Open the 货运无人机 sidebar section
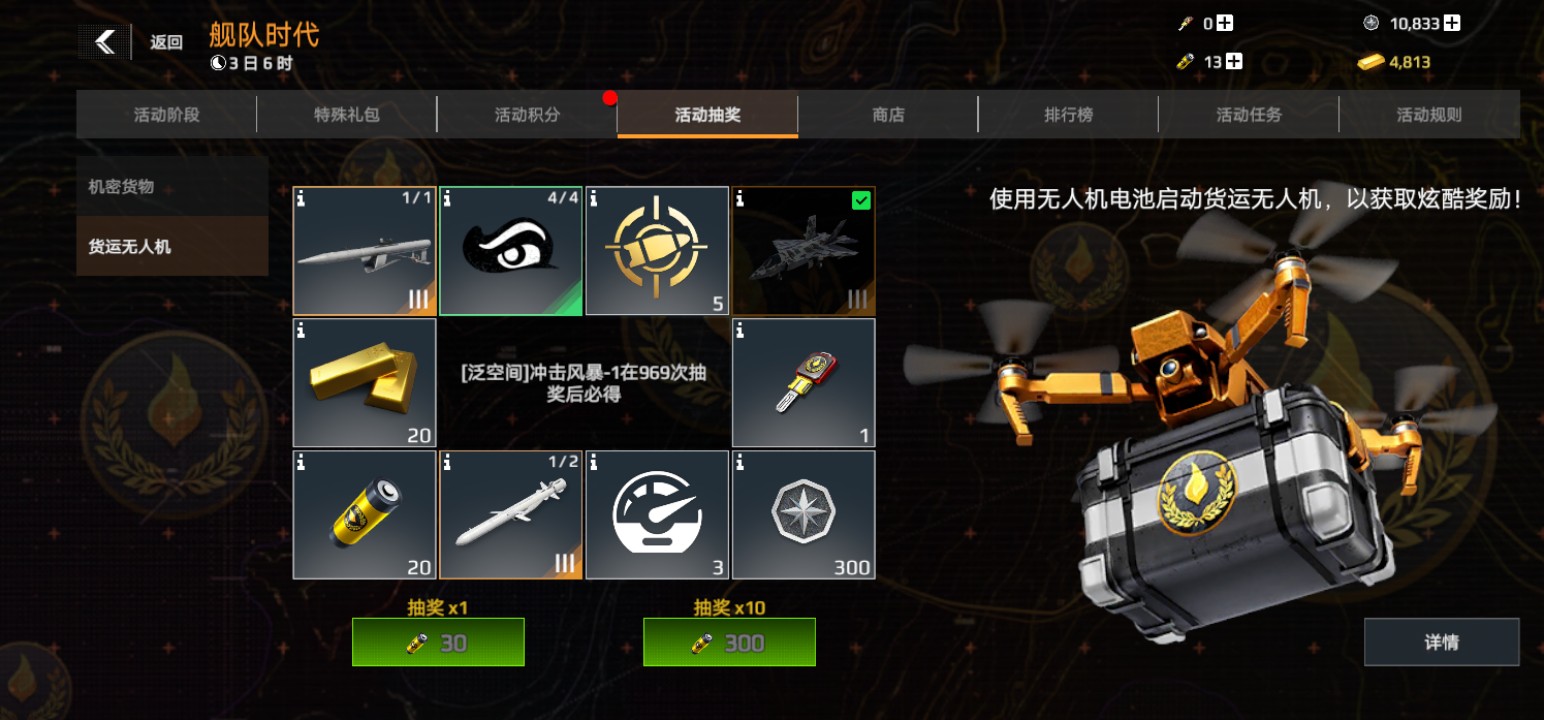Screen dimensions: 1544x720 171,246
